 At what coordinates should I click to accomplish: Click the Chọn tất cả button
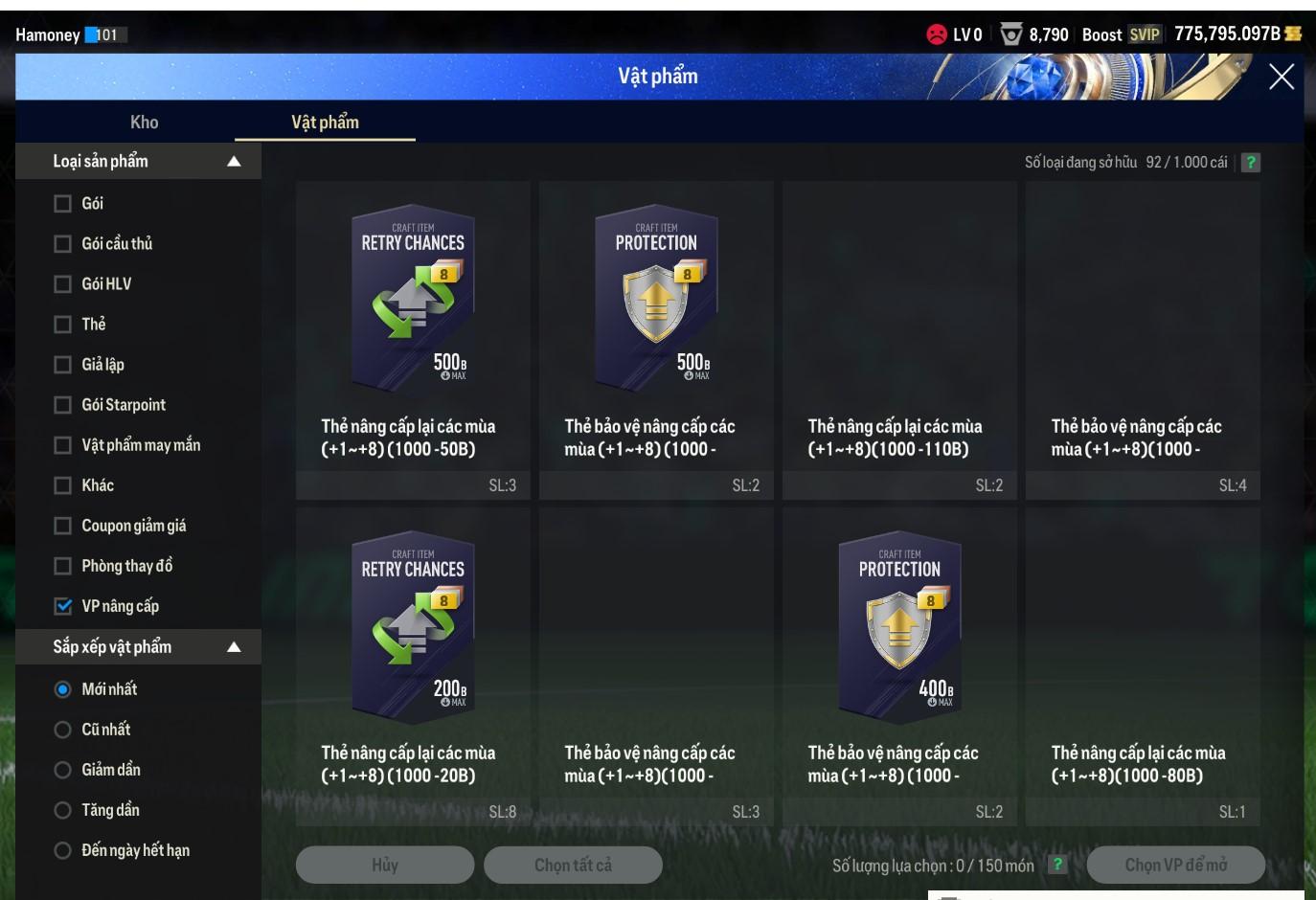pyautogui.click(x=573, y=866)
